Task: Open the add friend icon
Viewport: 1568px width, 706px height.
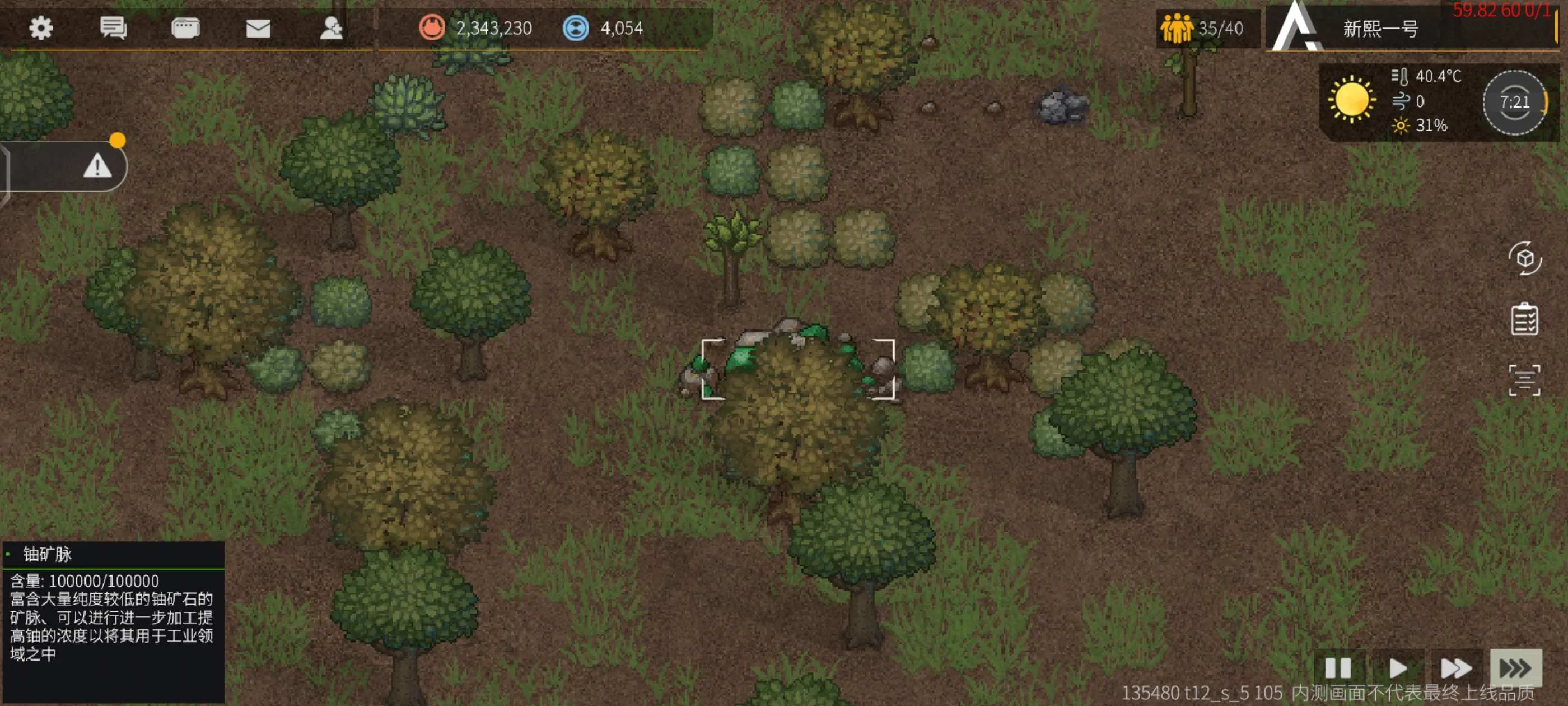Action: point(331,28)
